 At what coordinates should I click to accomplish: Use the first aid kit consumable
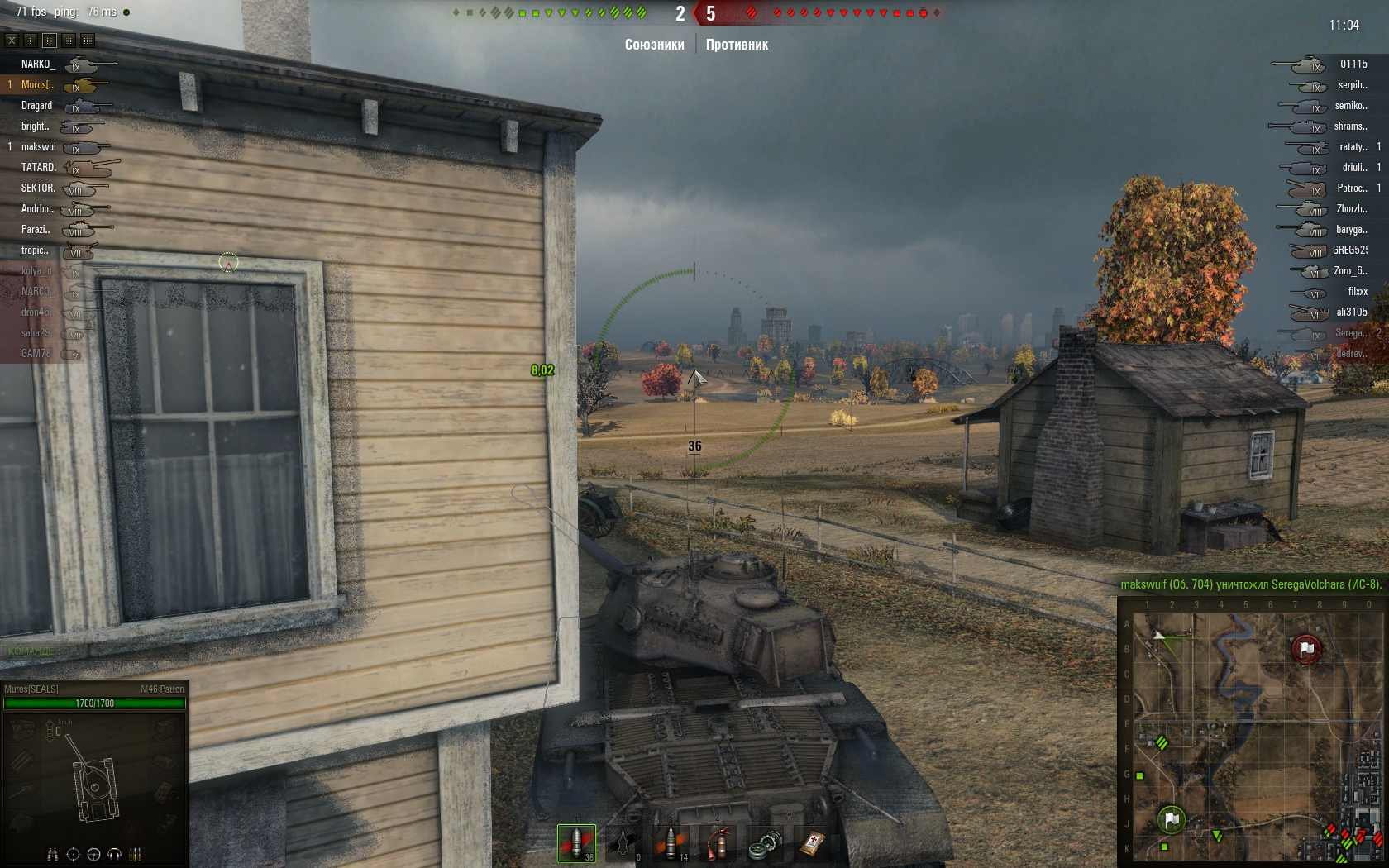point(813,842)
